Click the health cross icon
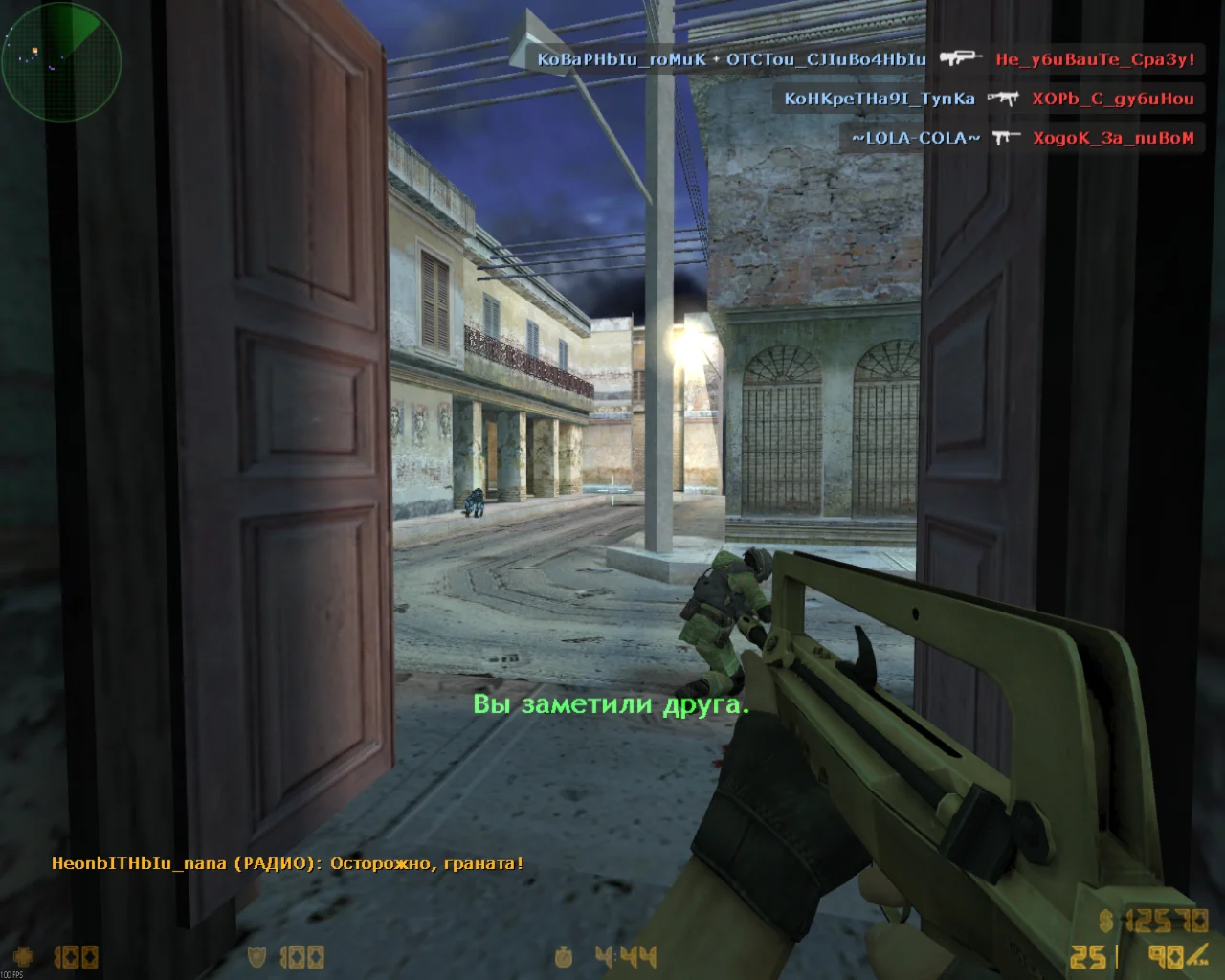Image resolution: width=1225 pixels, height=980 pixels. (23, 956)
